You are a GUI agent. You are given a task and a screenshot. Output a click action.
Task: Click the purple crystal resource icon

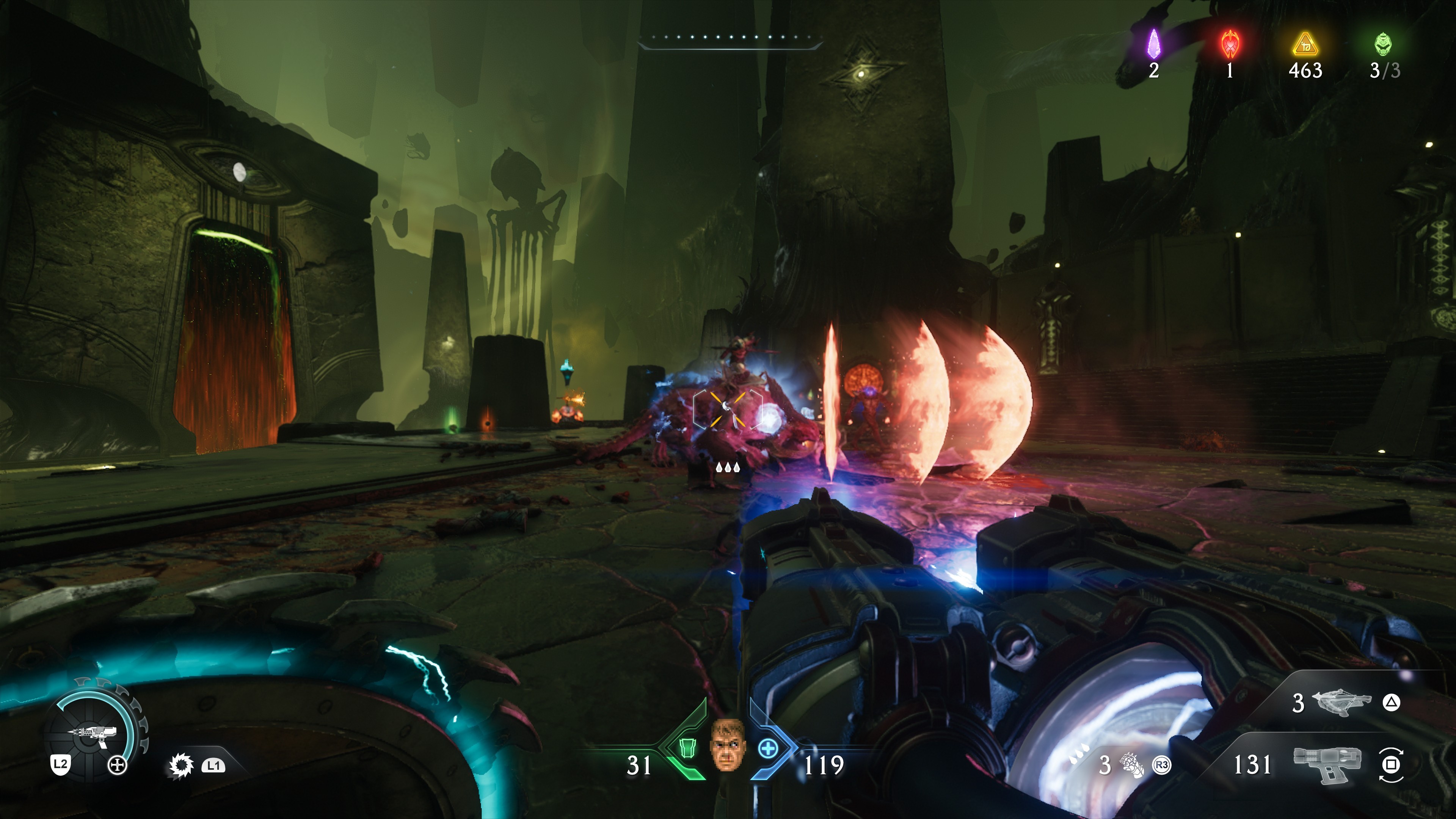coord(1153,44)
